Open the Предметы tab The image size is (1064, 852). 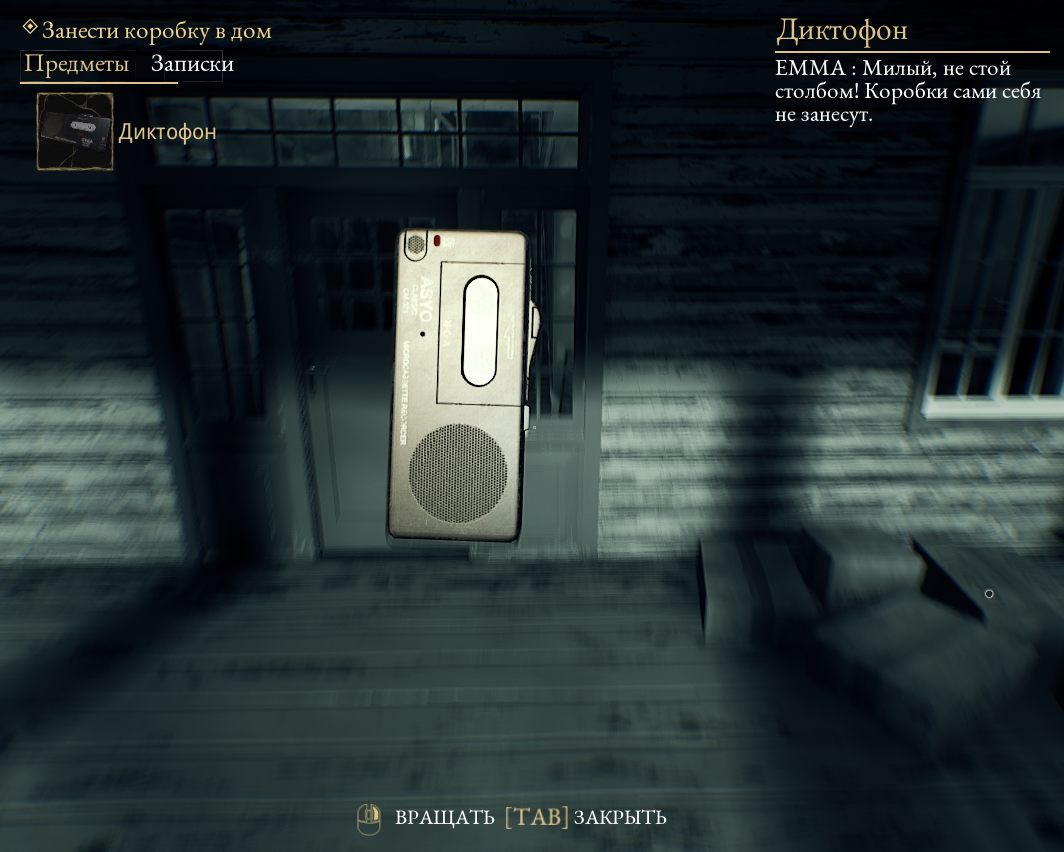click(x=77, y=65)
